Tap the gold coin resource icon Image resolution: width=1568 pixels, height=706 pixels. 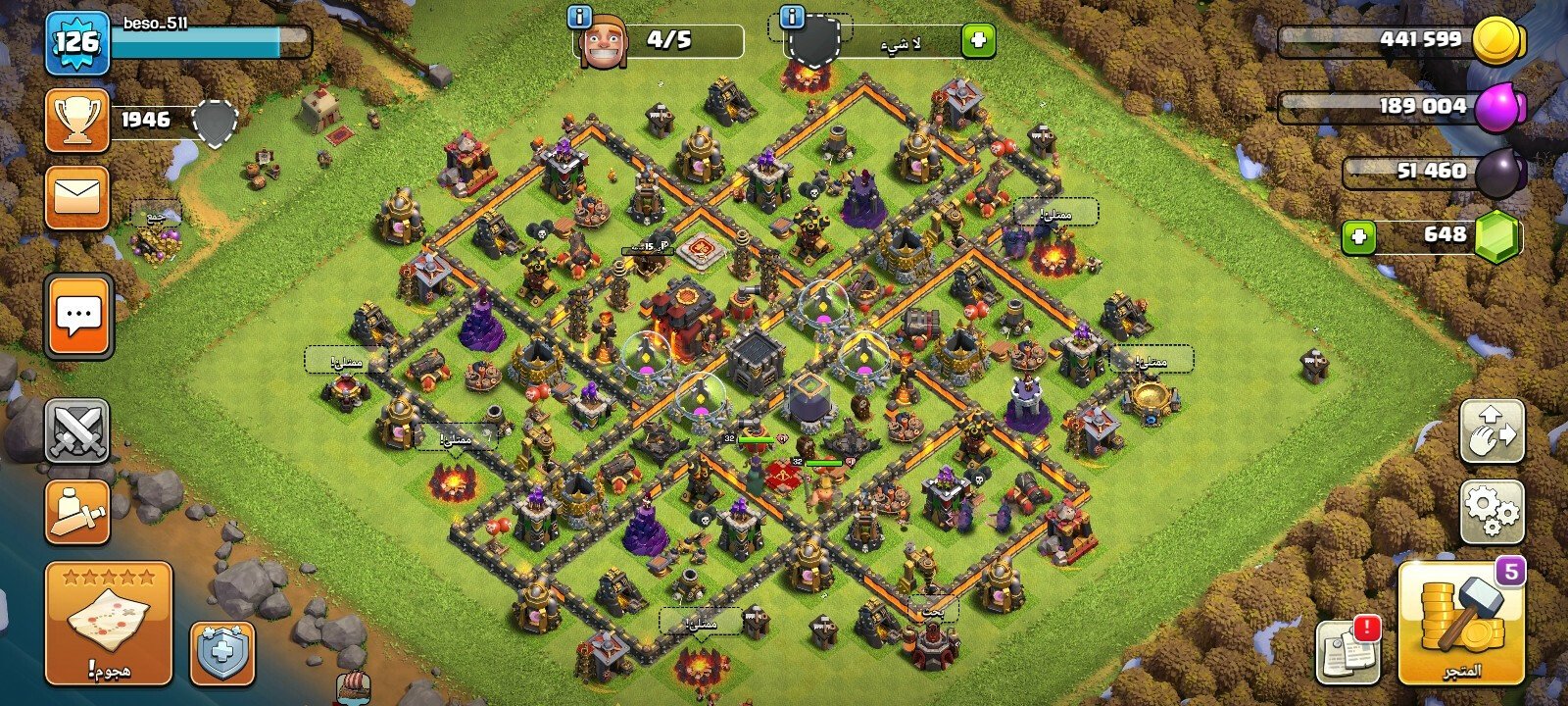(1499, 41)
